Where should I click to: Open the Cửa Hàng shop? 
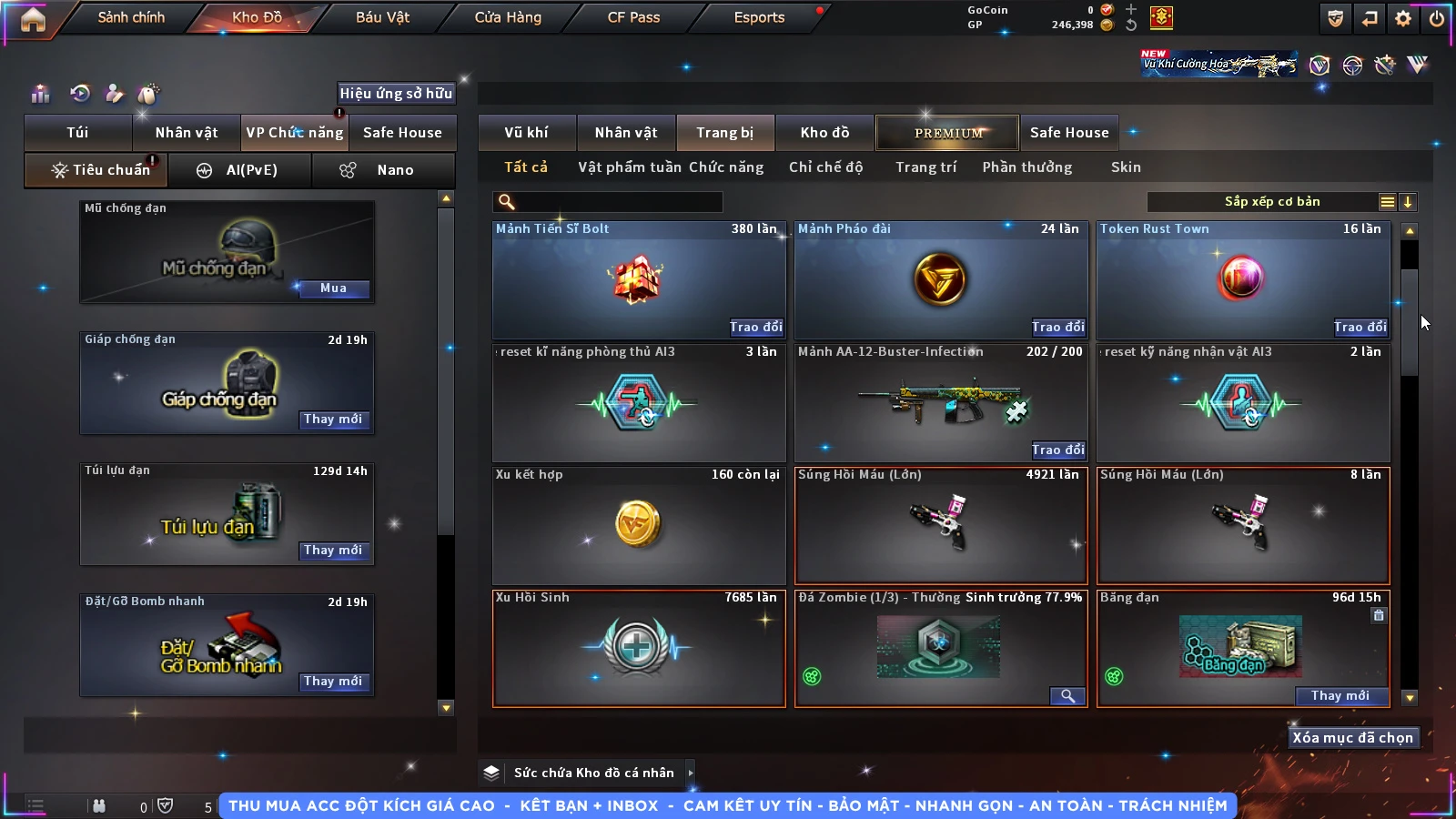508,17
